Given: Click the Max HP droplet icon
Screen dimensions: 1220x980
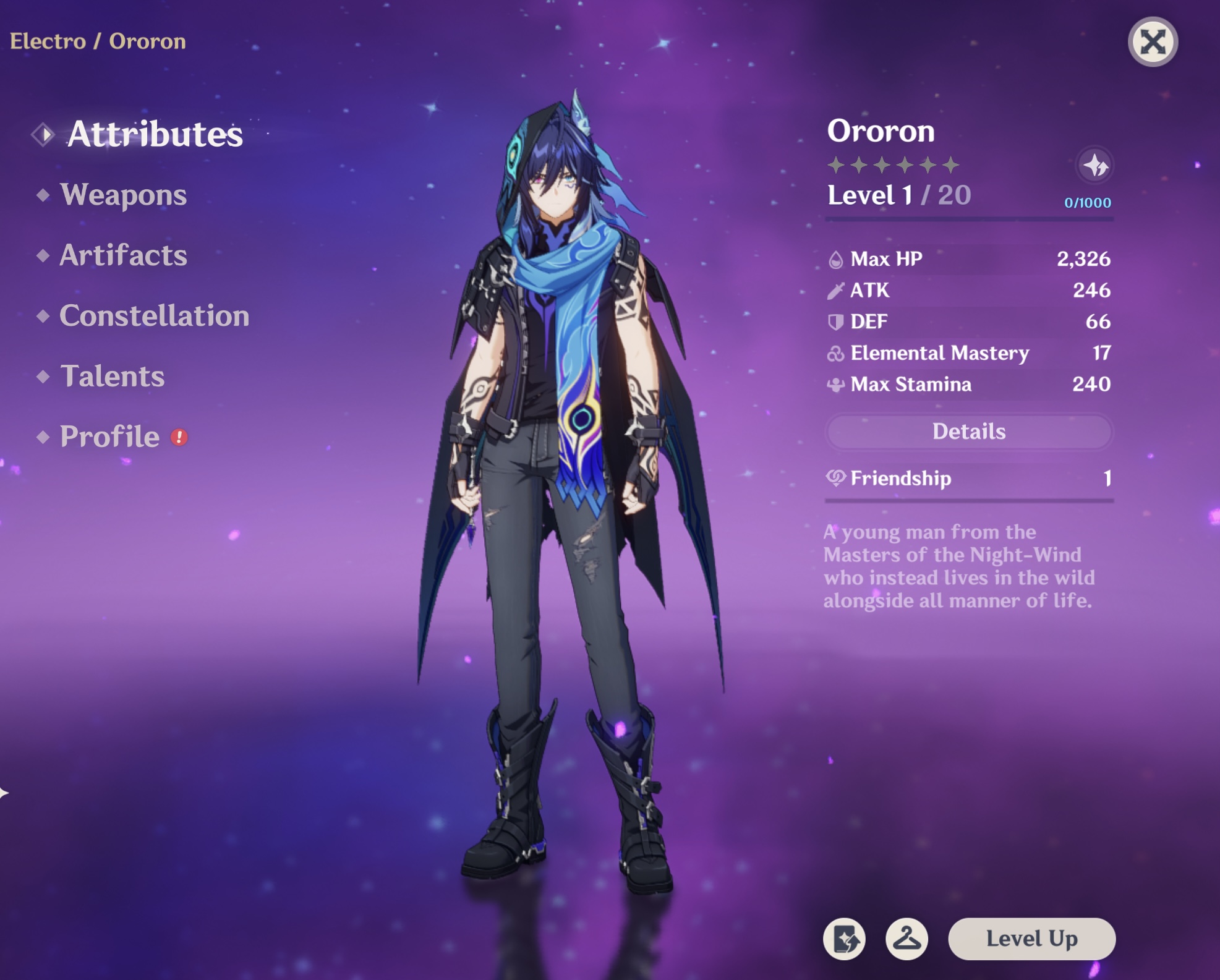Looking at the screenshot, I should [838, 259].
